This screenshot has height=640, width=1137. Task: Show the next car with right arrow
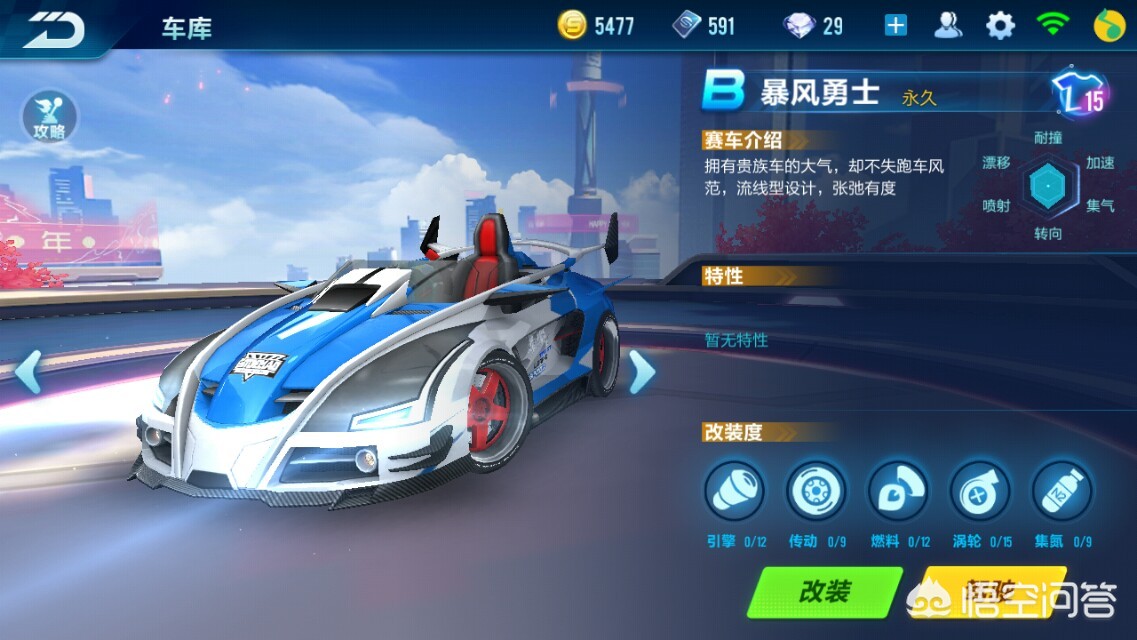641,372
